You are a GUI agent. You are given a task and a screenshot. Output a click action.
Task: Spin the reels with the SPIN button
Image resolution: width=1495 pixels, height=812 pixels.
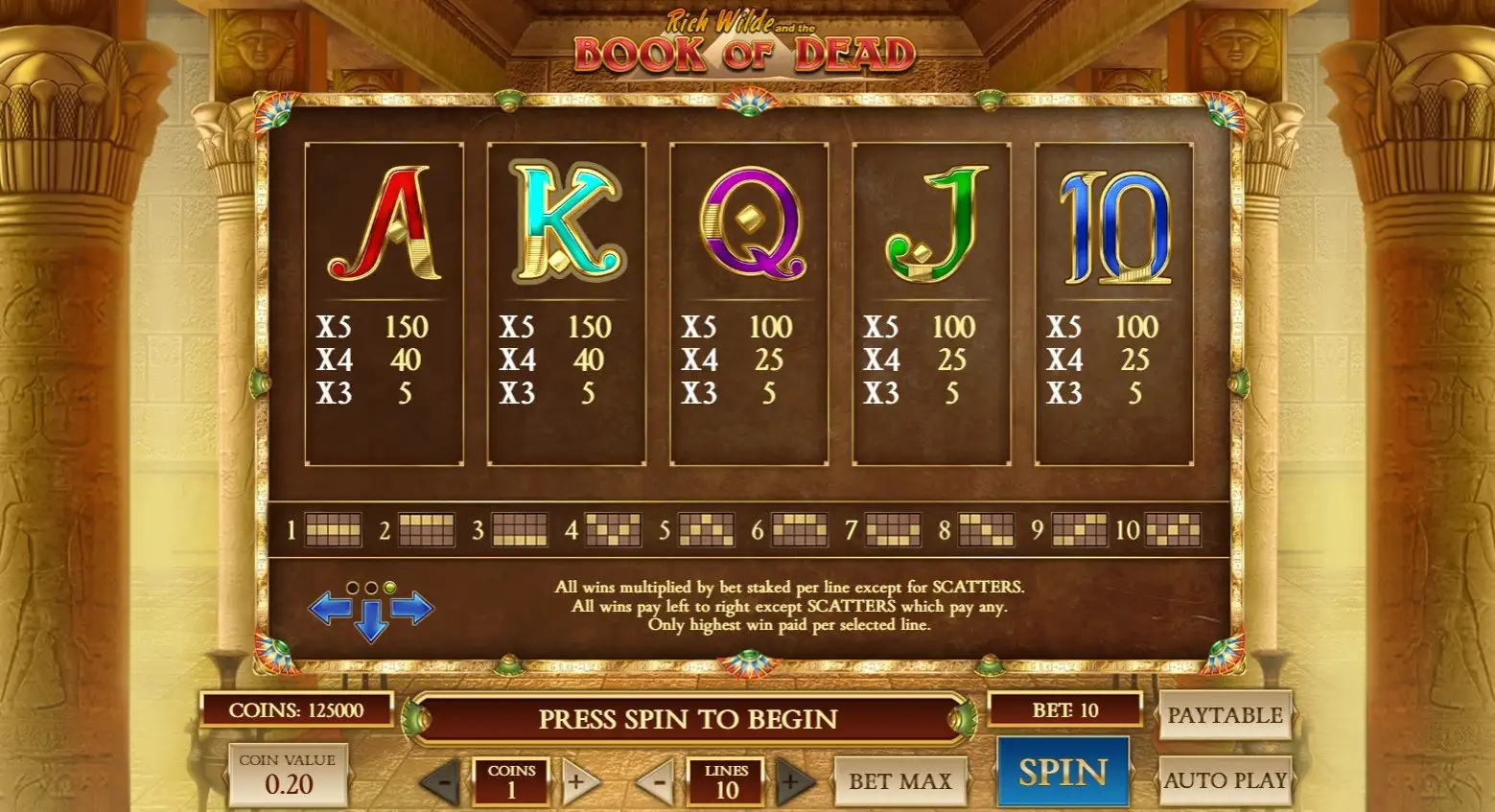click(x=1063, y=773)
